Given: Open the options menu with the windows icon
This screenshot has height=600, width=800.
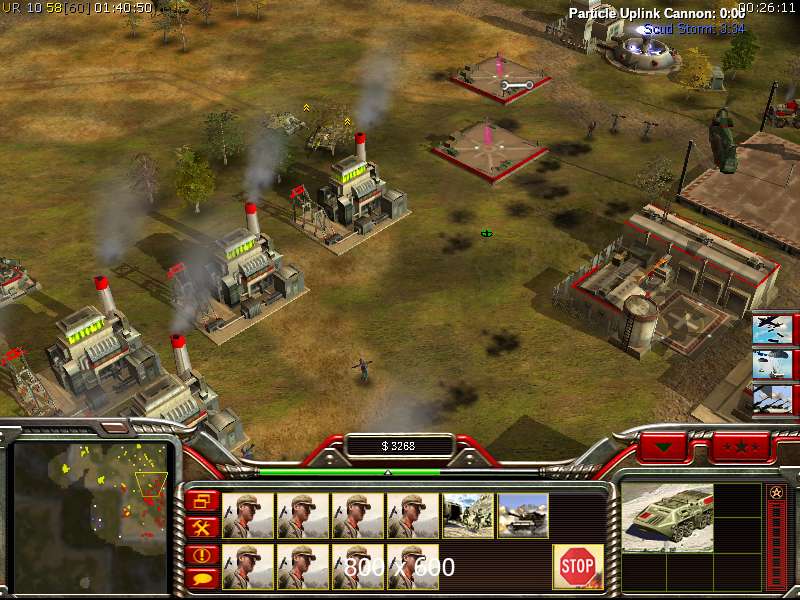Looking at the screenshot, I should [202, 501].
